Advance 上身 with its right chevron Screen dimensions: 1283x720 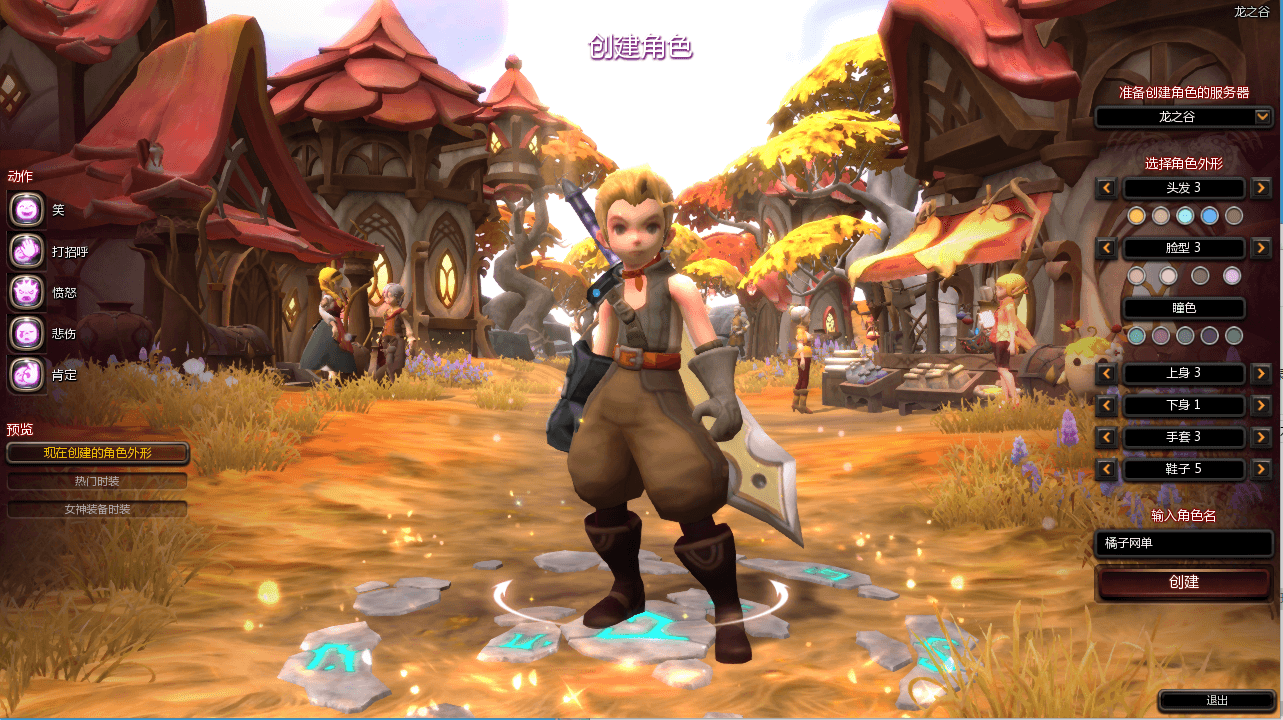click(1264, 373)
